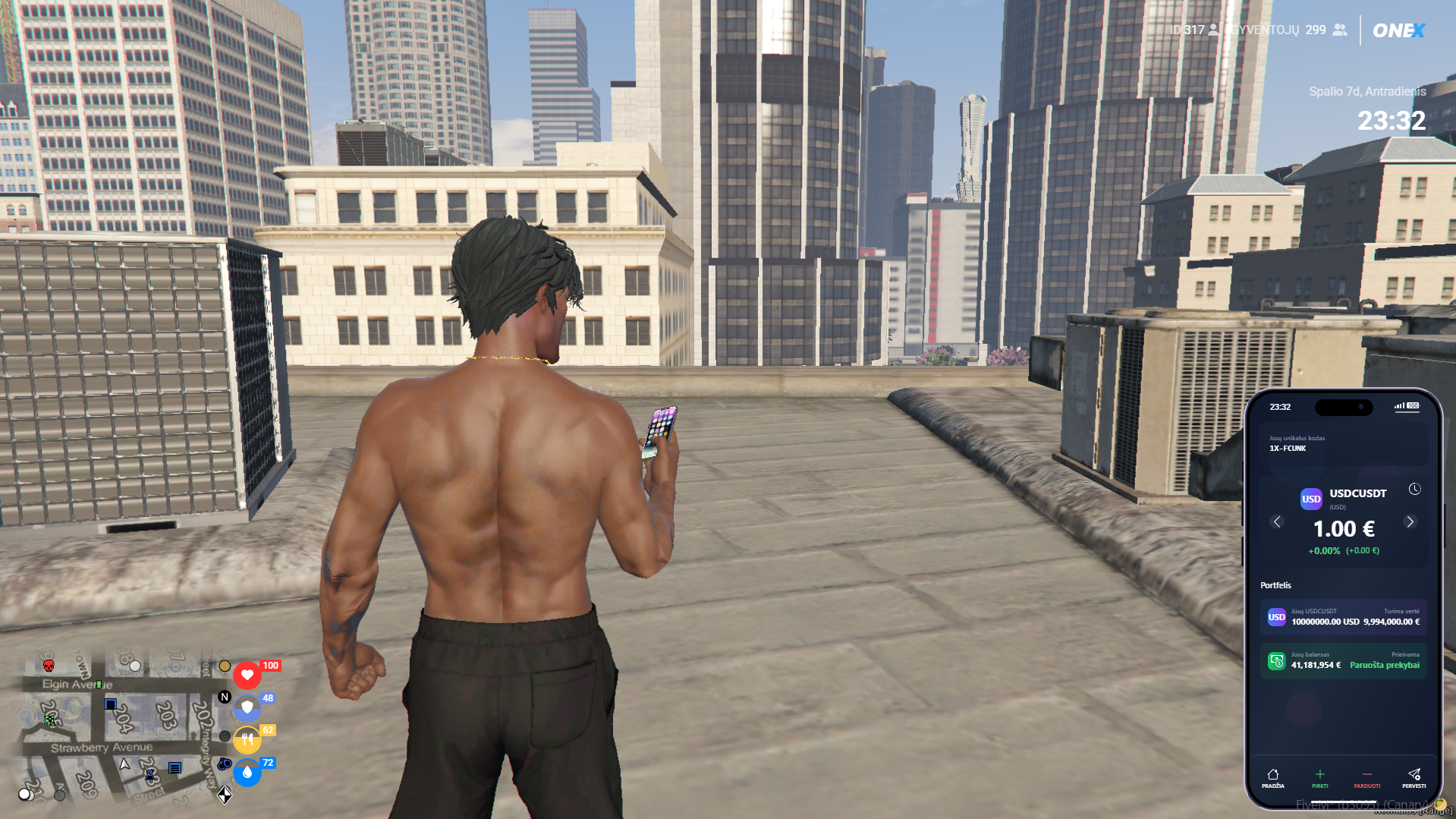Show the previous coin with left arrow
This screenshot has height=819, width=1456.
point(1277,522)
